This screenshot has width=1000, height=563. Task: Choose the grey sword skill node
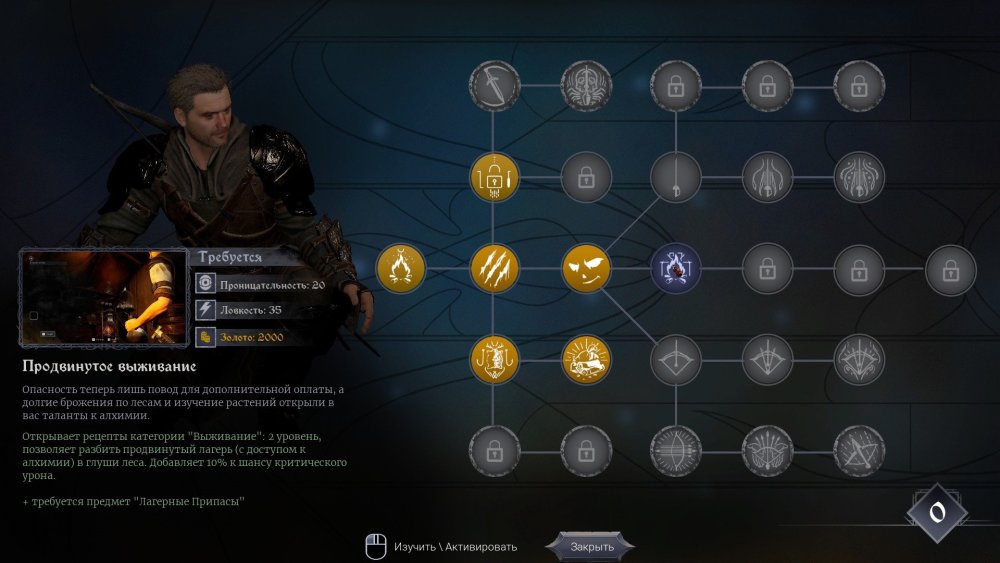pyautogui.click(x=495, y=87)
